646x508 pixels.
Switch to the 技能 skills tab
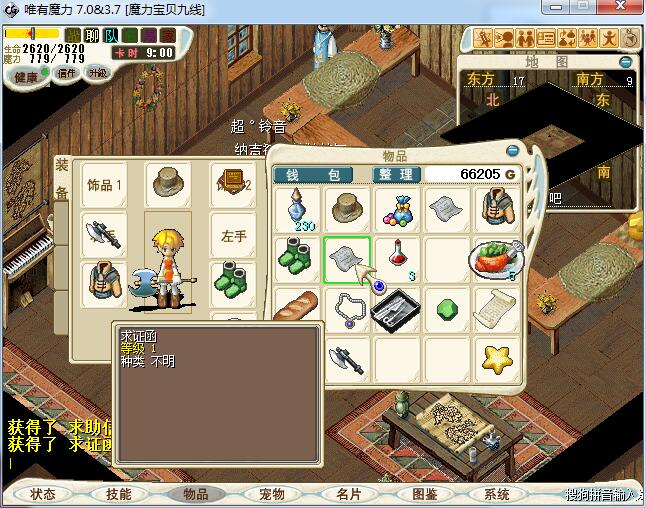[x=119, y=494]
